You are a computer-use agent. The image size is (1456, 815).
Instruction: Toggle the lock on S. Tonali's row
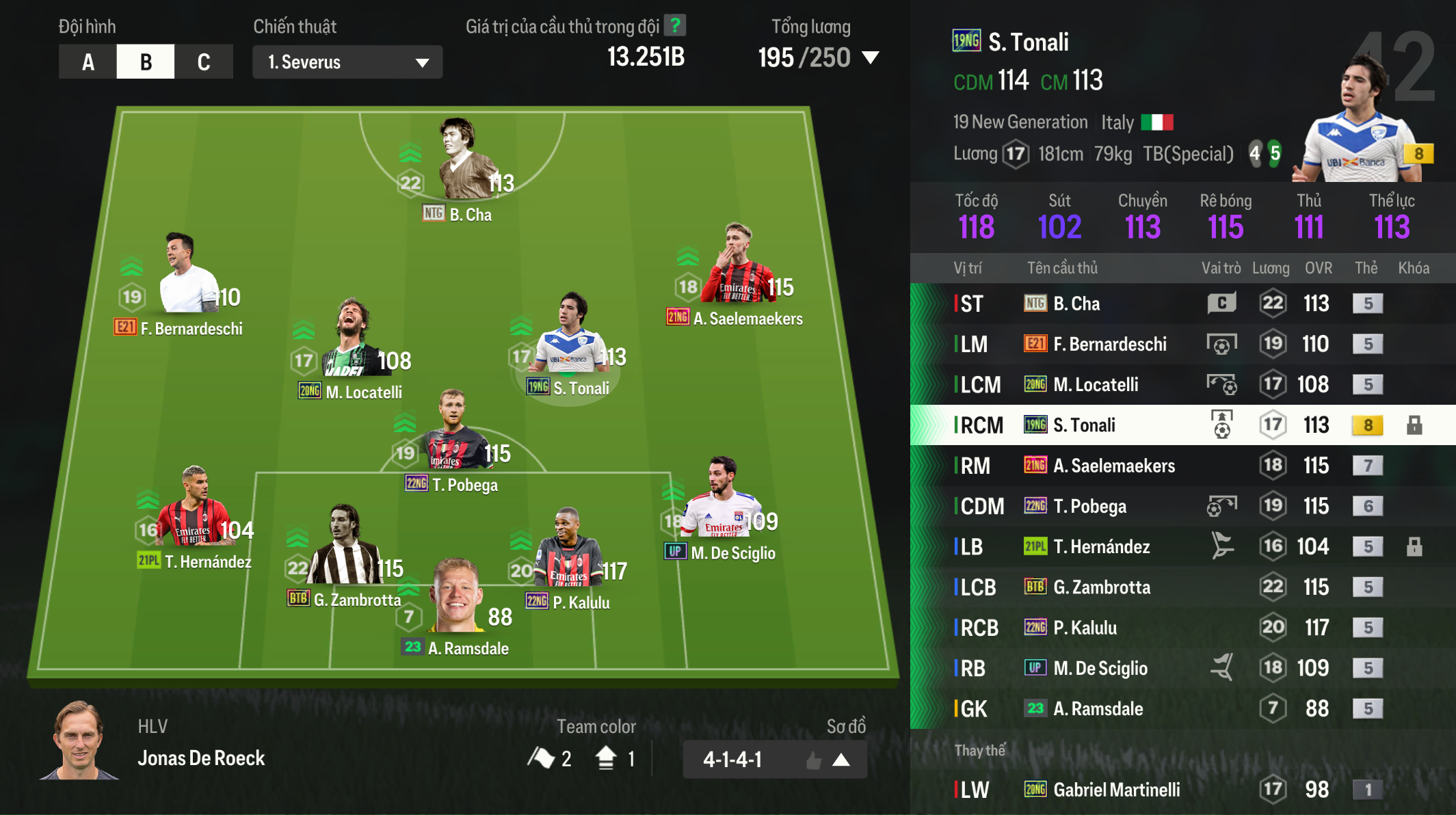(x=1414, y=425)
